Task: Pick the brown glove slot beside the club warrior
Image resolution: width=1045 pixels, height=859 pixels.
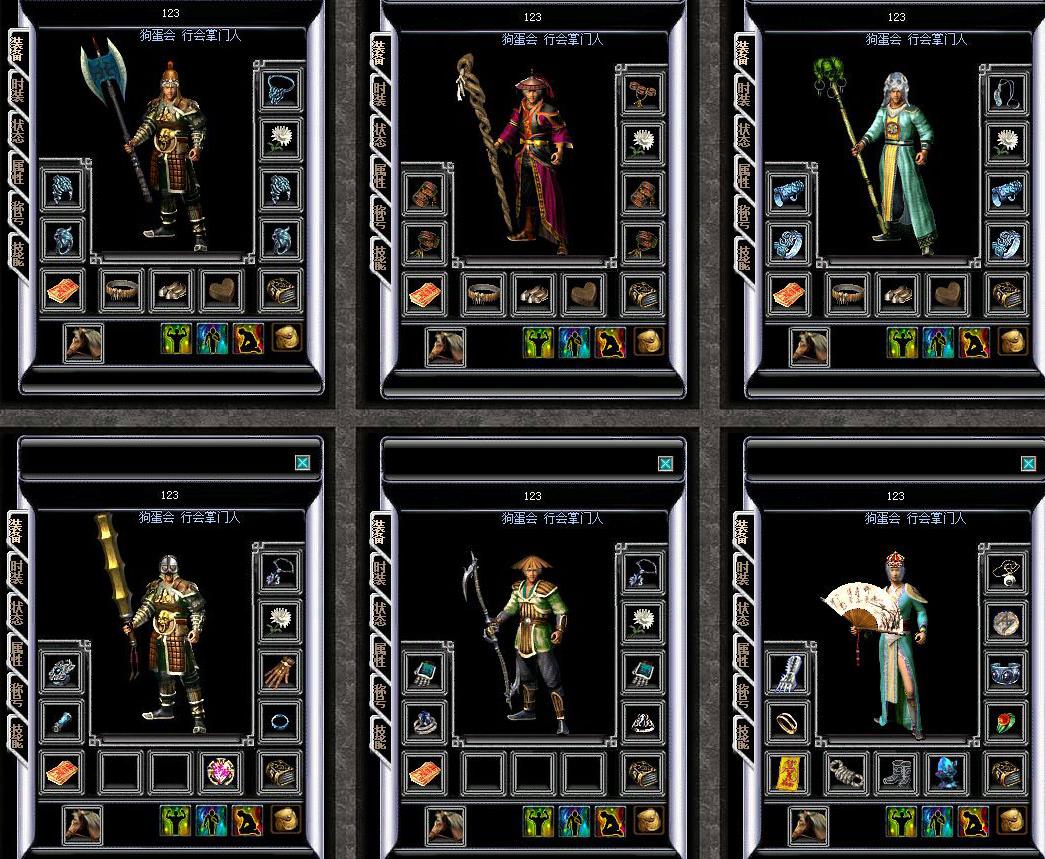Action: click(x=280, y=671)
